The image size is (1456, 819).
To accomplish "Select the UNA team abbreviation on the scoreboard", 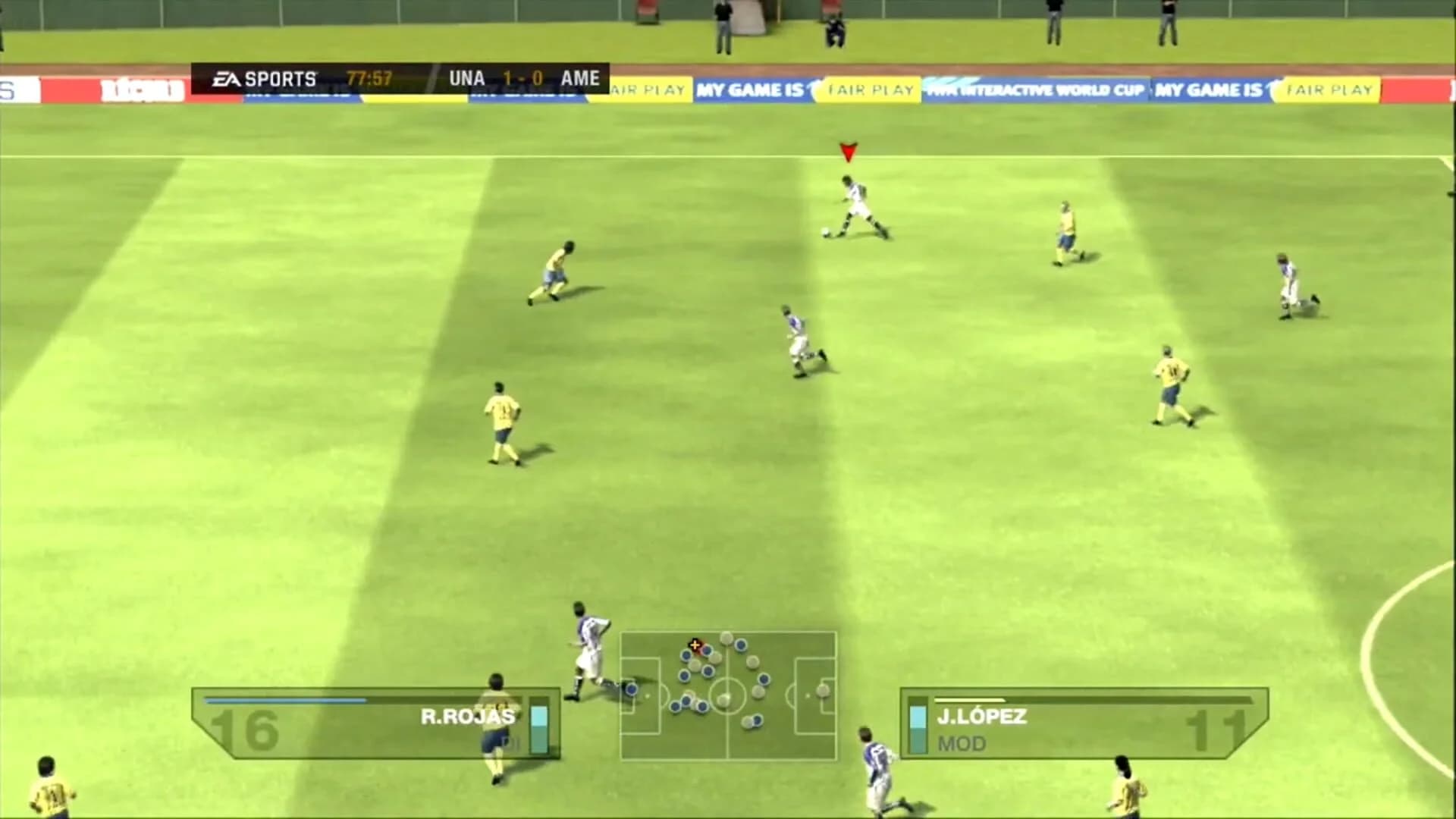I will click(468, 77).
